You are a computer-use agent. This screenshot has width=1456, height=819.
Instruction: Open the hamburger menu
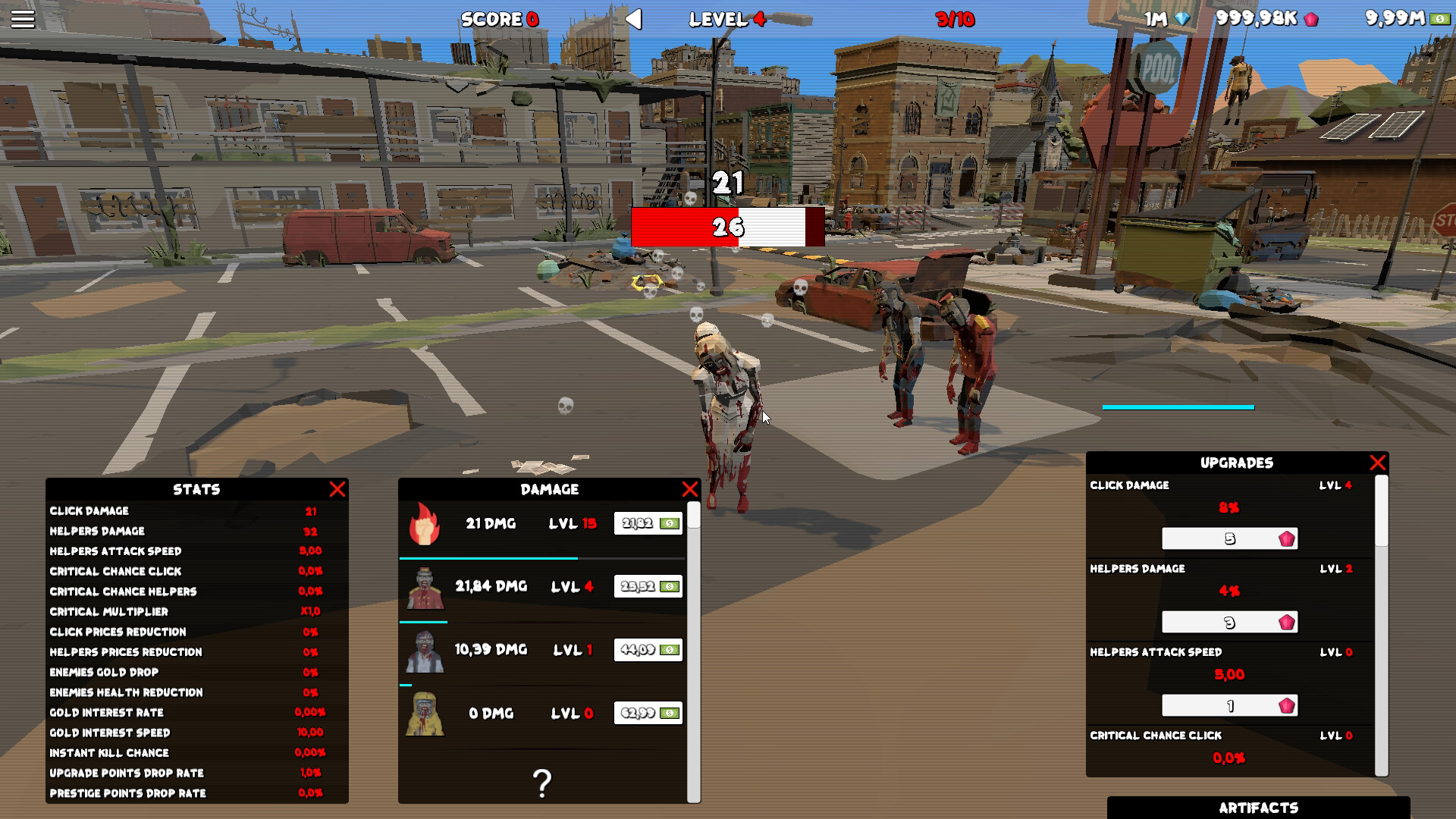[23, 18]
